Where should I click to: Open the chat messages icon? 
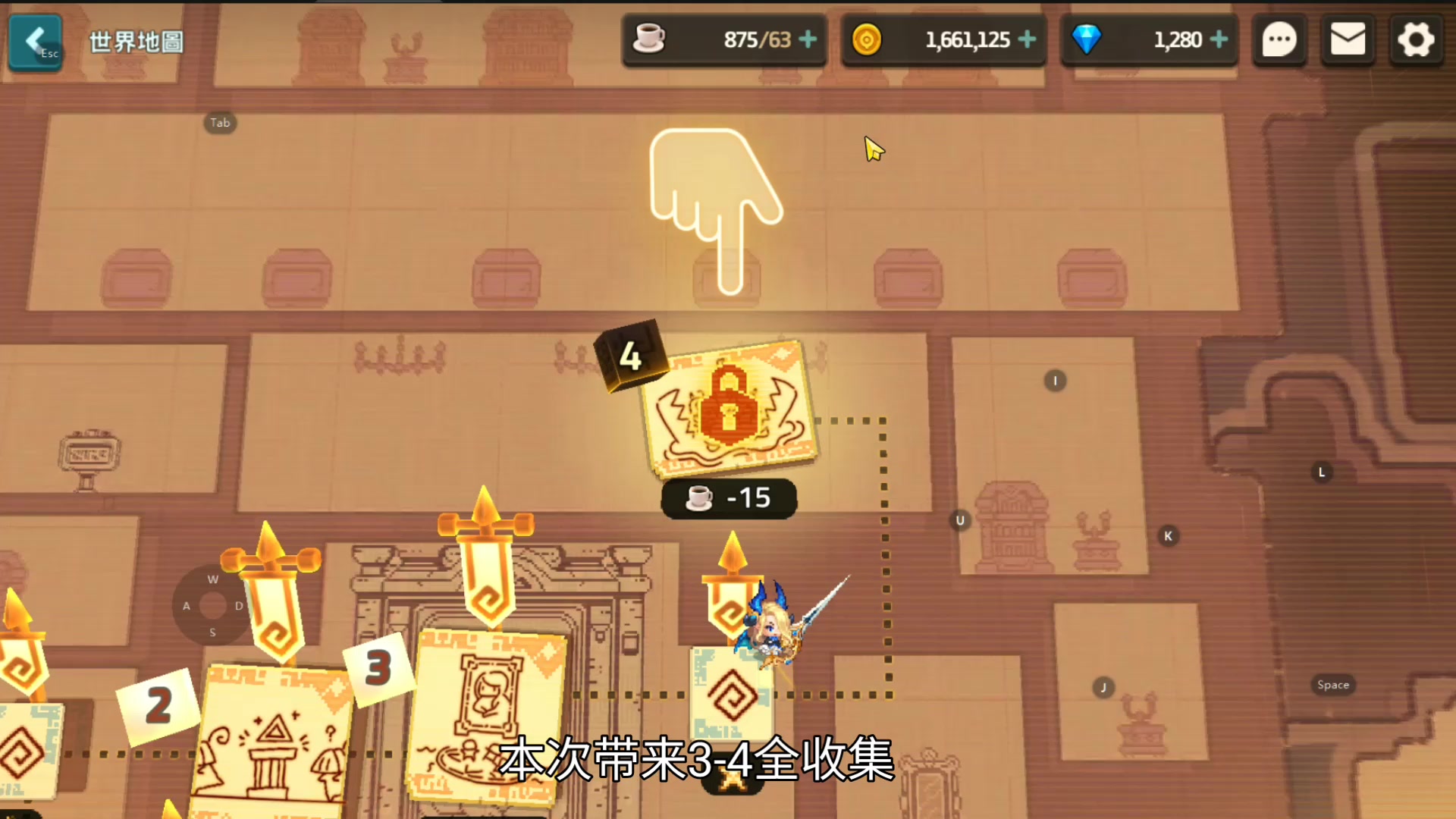(1279, 39)
